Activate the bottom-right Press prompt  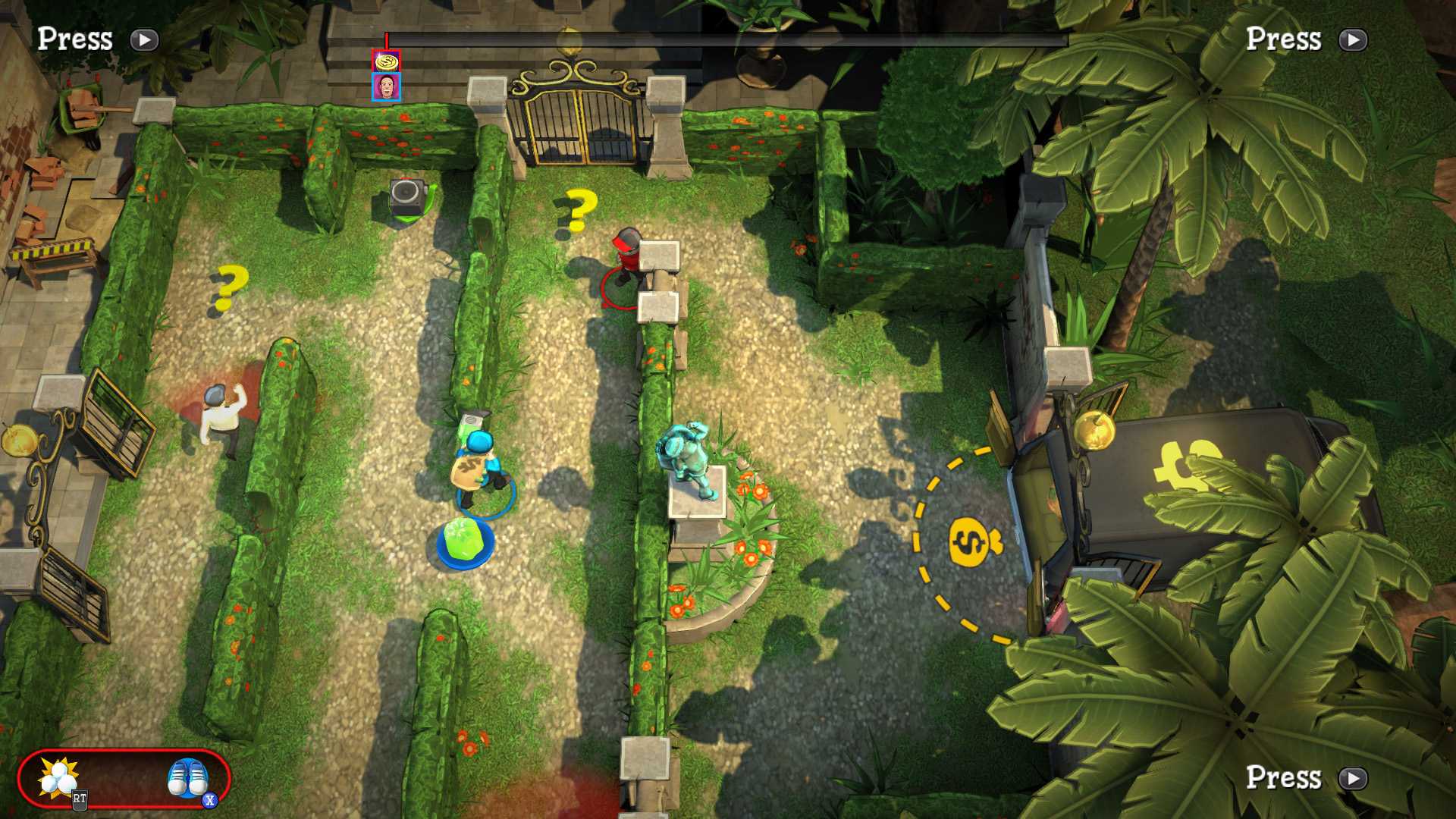tap(1354, 780)
